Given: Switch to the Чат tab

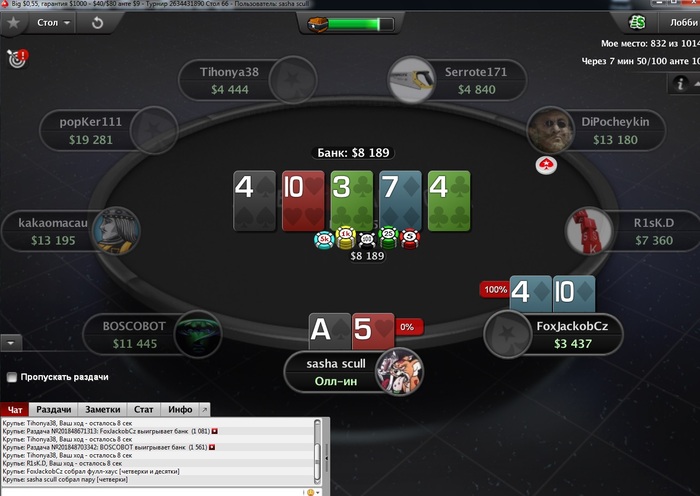Looking at the screenshot, I should 15,409.
